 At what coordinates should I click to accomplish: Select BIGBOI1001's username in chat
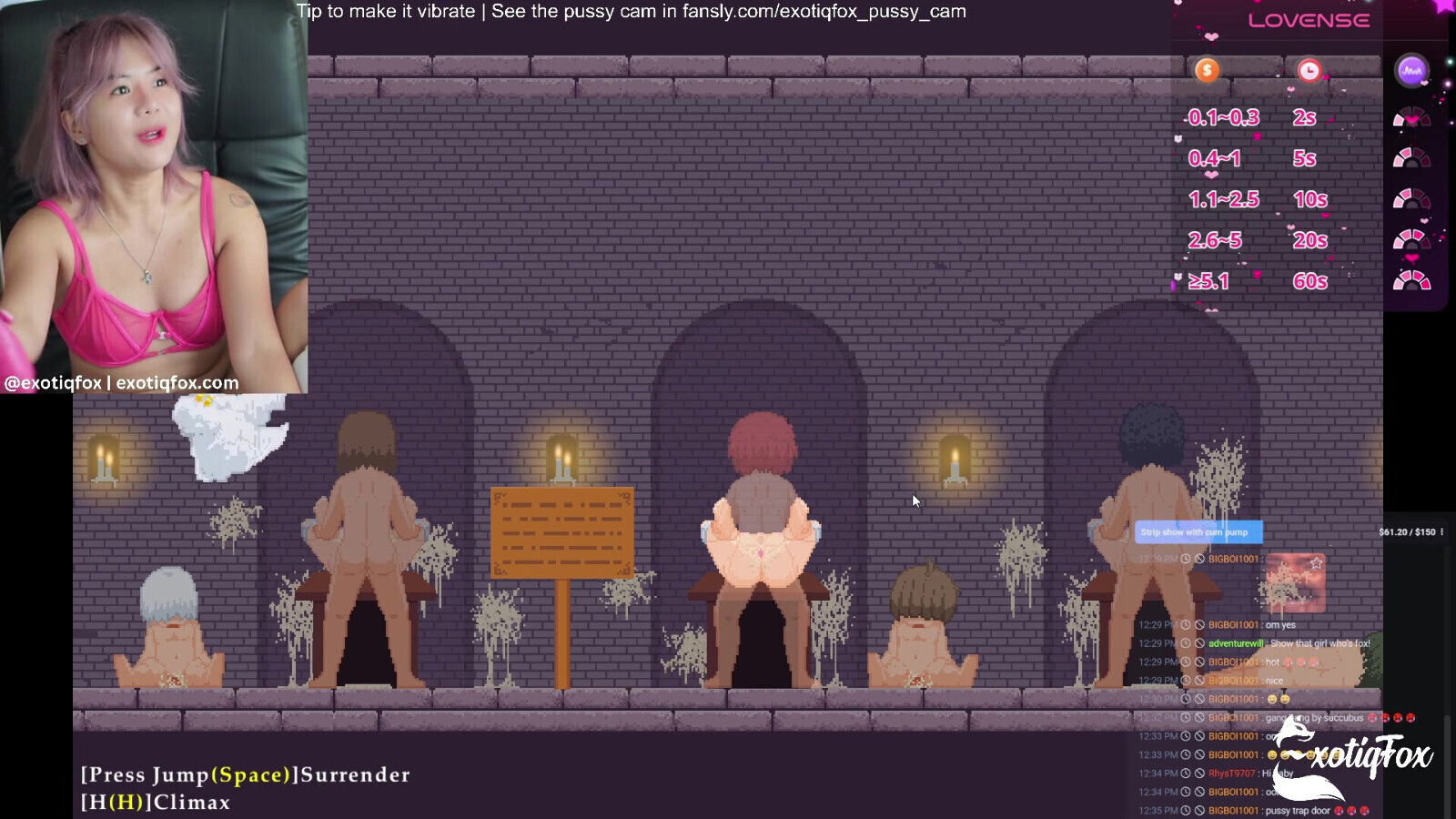tap(1231, 624)
